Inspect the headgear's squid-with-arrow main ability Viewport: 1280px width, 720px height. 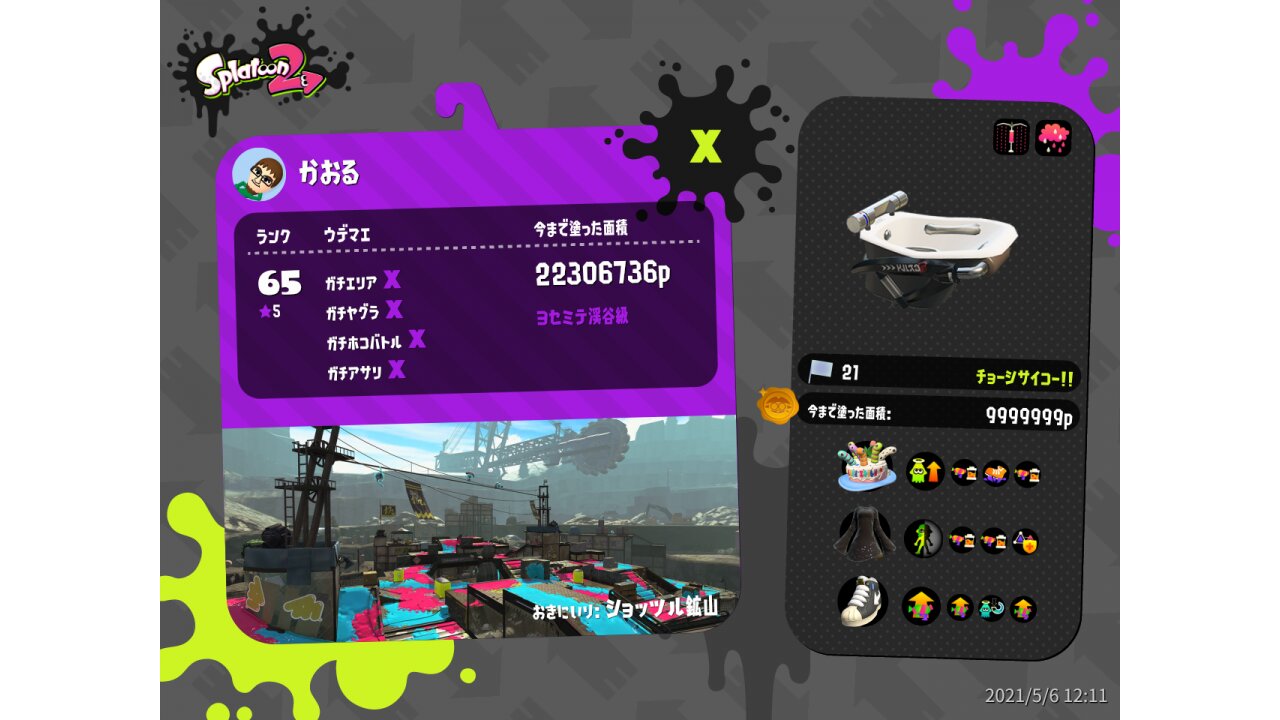click(925, 471)
